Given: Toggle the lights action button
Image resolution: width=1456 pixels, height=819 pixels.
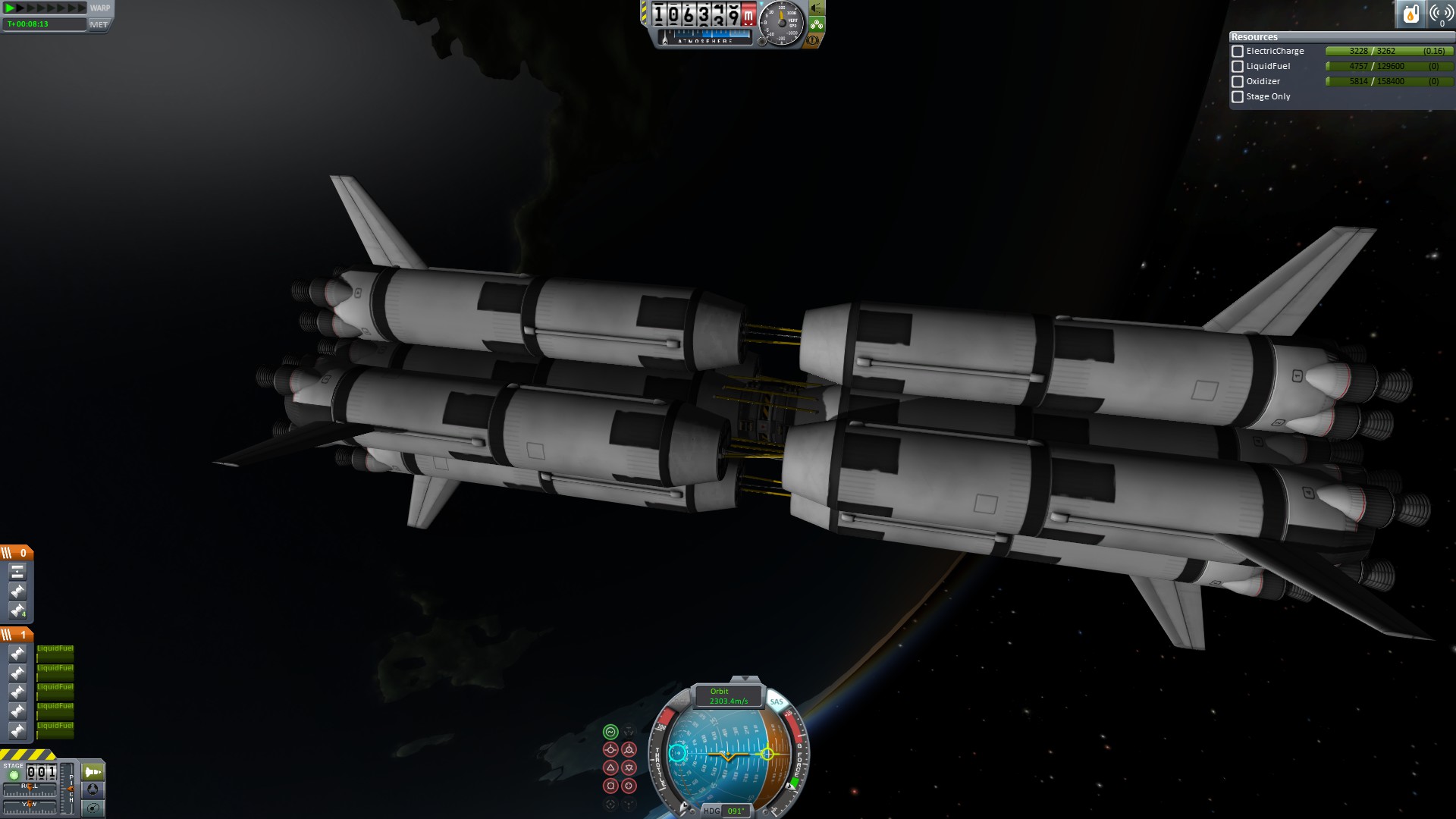Looking at the screenshot, I should click(816, 8).
